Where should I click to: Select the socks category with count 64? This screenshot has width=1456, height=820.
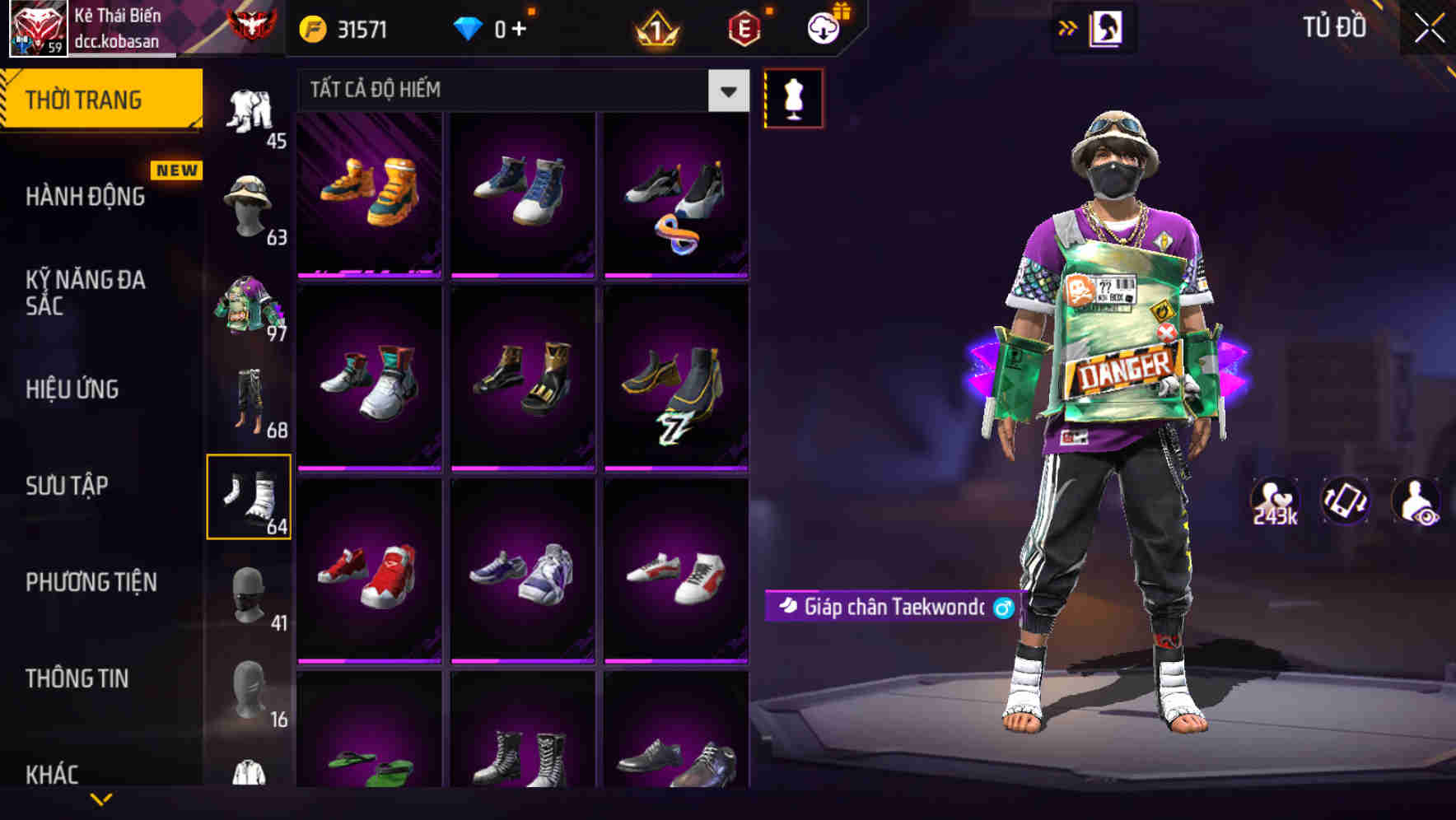[250, 496]
